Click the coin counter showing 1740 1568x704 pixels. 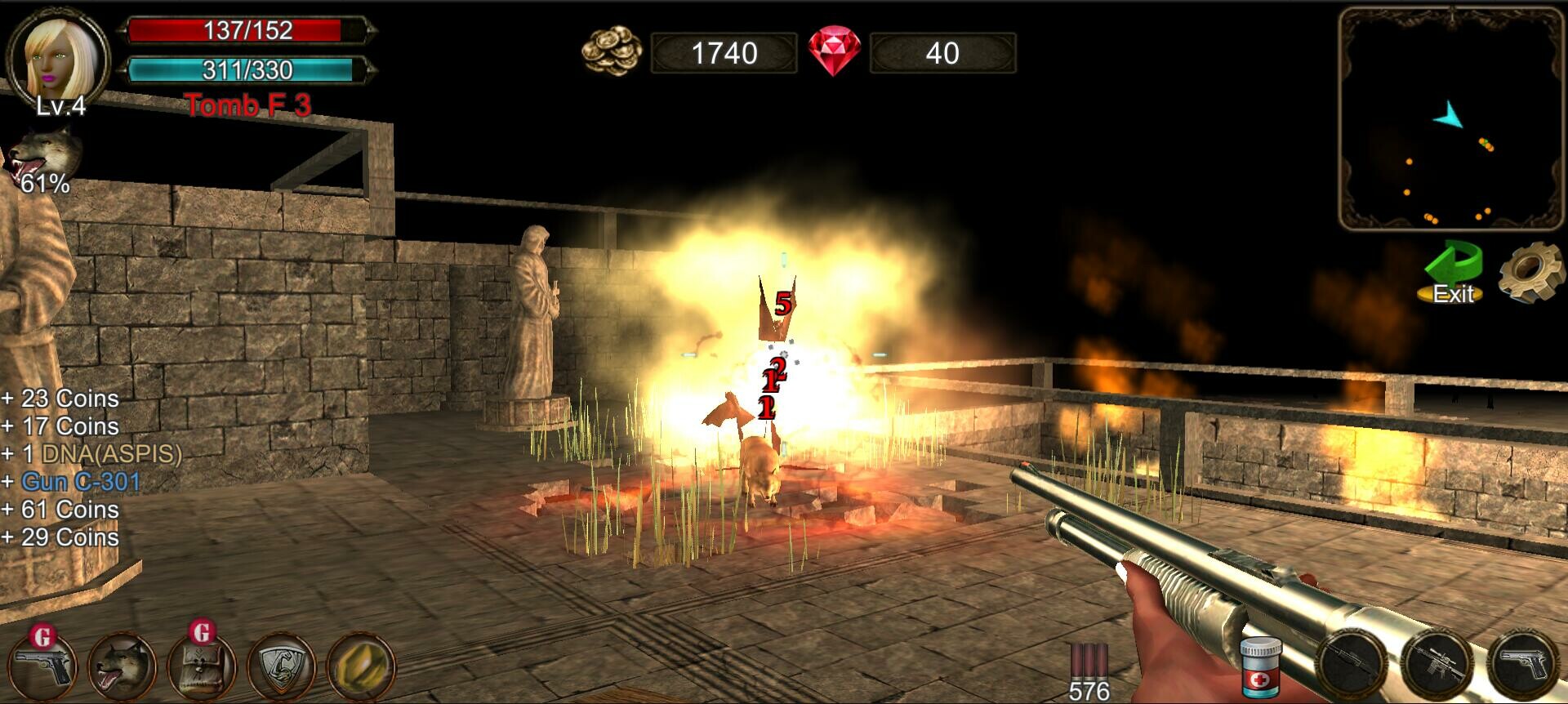[725, 52]
